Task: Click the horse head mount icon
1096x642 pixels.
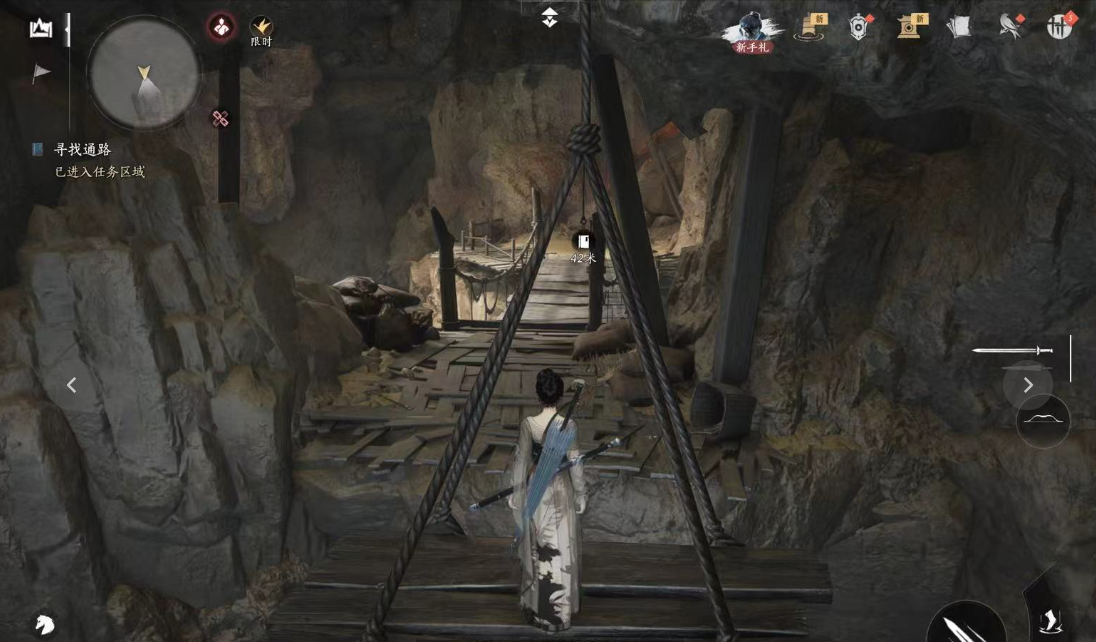Action: pyautogui.click(x=43, y=624)
